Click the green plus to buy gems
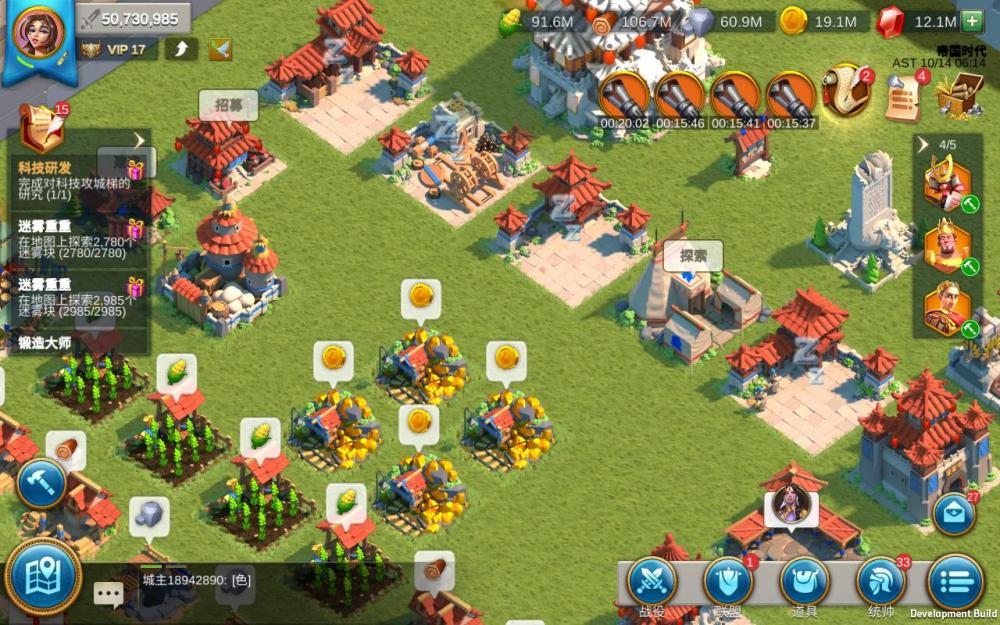Screen dimensions: 1000x625 coord(971,20)
